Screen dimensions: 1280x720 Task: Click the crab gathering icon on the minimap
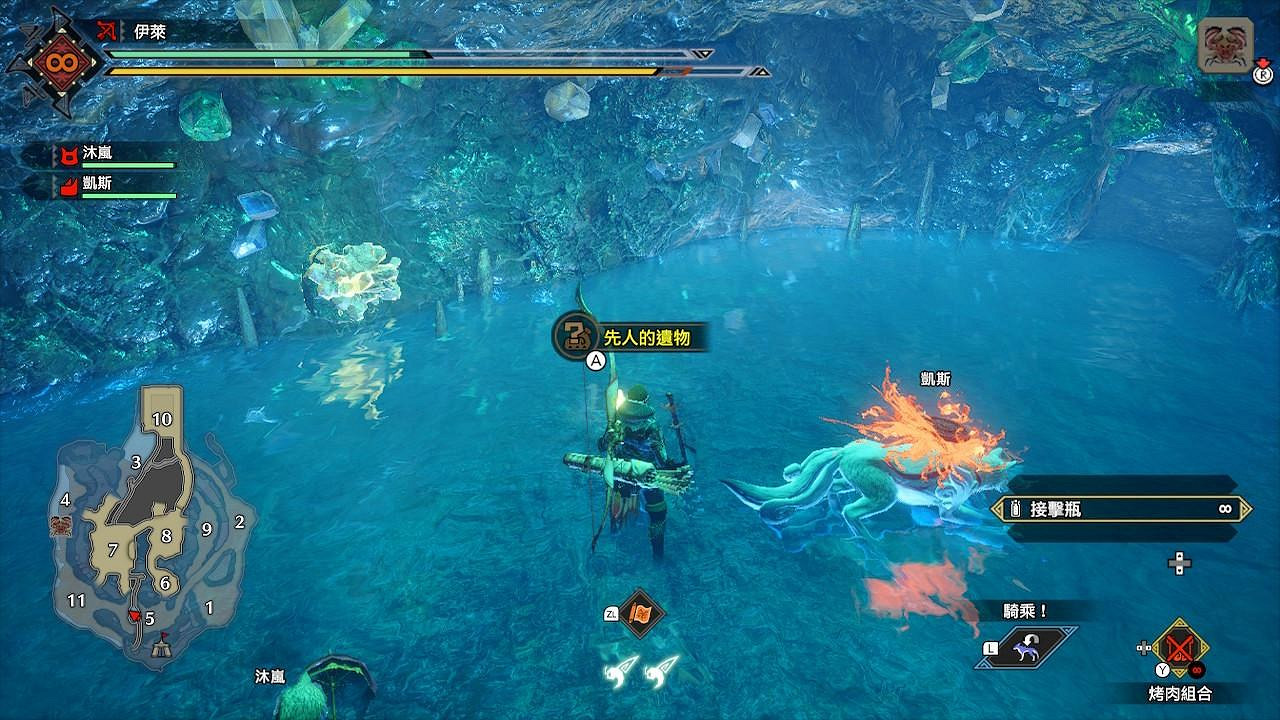[59, 524]
